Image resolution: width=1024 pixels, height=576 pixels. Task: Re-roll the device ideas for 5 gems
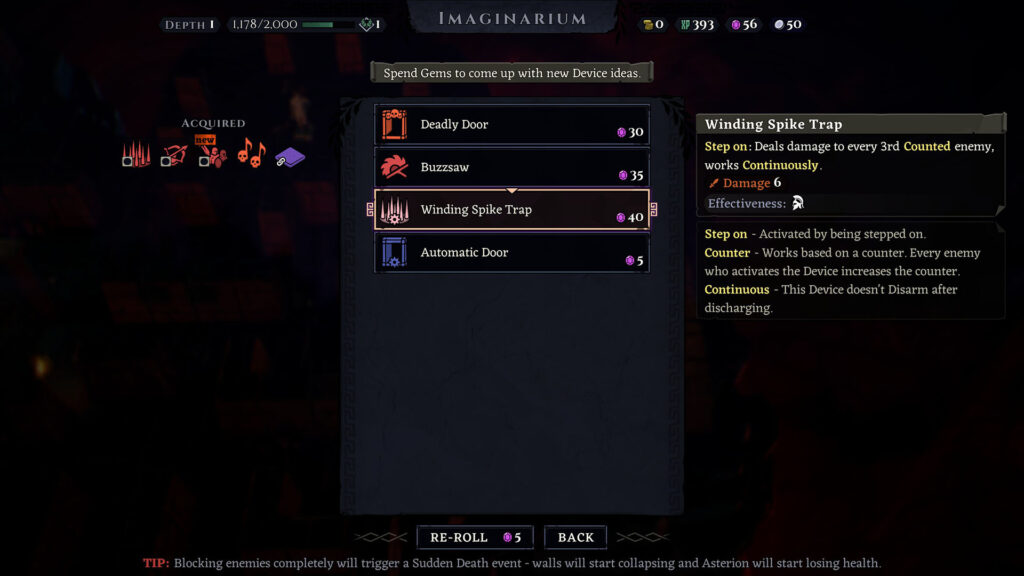pos(475,538)
